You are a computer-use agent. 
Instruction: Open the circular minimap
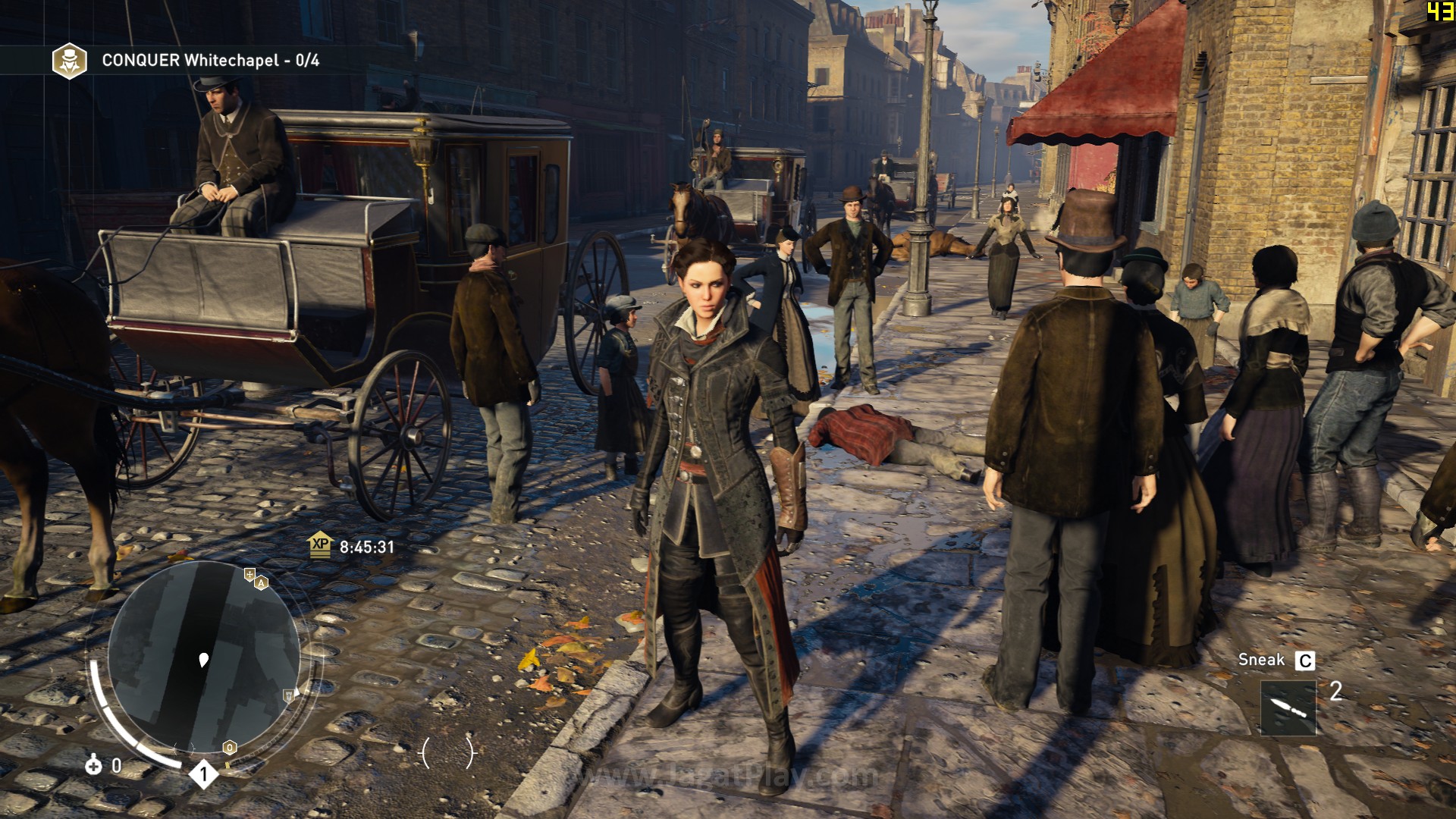pos(203,658)
